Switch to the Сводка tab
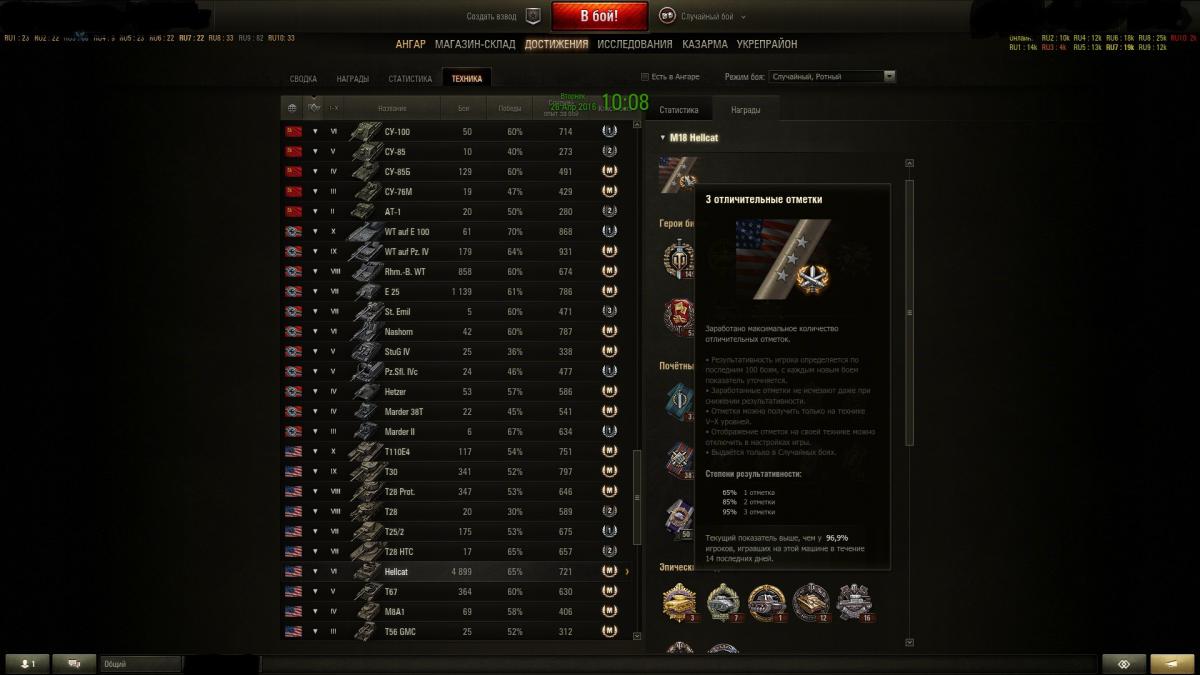The height and width of the screenshot is (675, 1200). click(303, 79)
